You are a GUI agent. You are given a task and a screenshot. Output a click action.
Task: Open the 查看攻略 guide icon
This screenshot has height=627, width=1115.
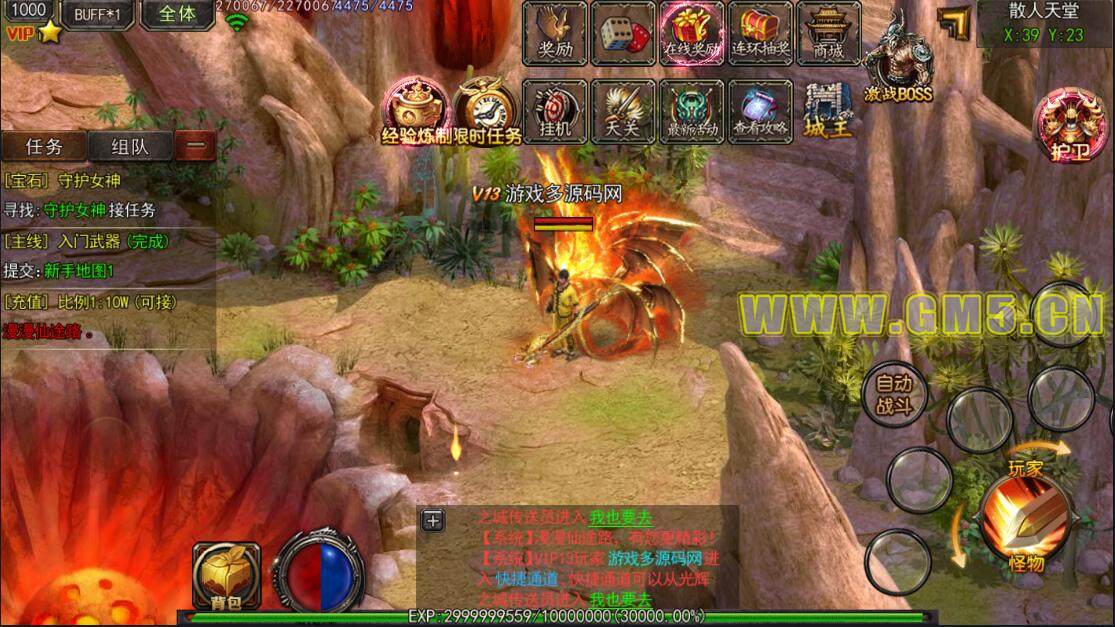point(760,111)
